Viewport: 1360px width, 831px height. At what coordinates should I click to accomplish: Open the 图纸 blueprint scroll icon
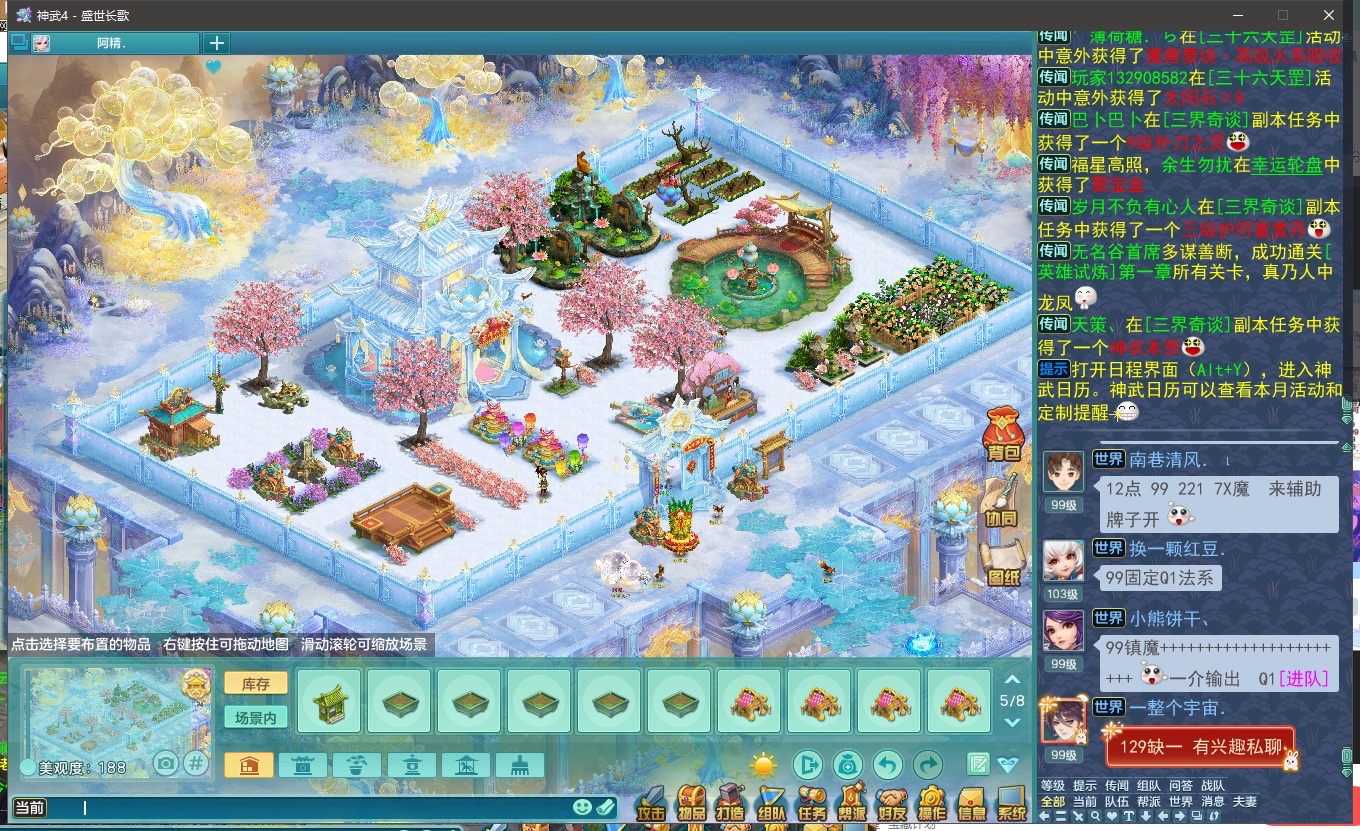point(1002,564)
